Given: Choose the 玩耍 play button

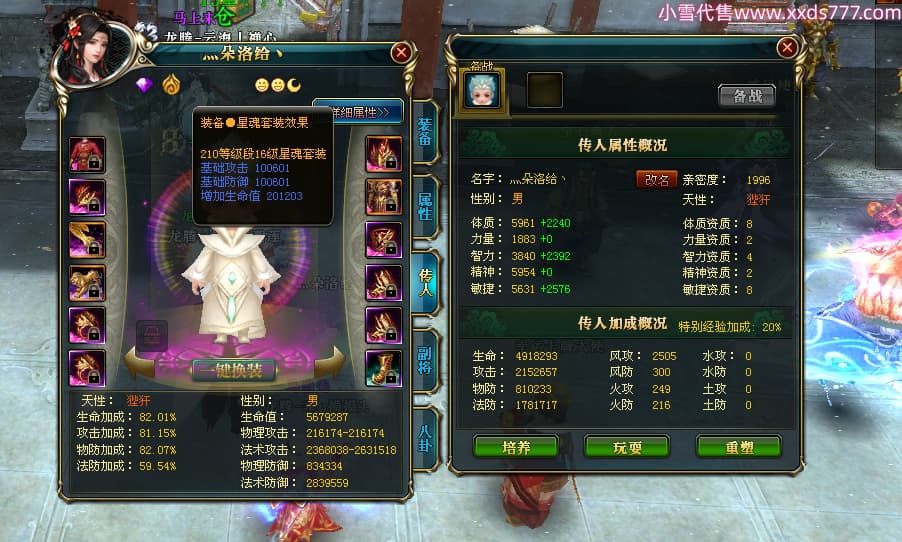Looking at the screenshot, I should click(x=626, y=447).
